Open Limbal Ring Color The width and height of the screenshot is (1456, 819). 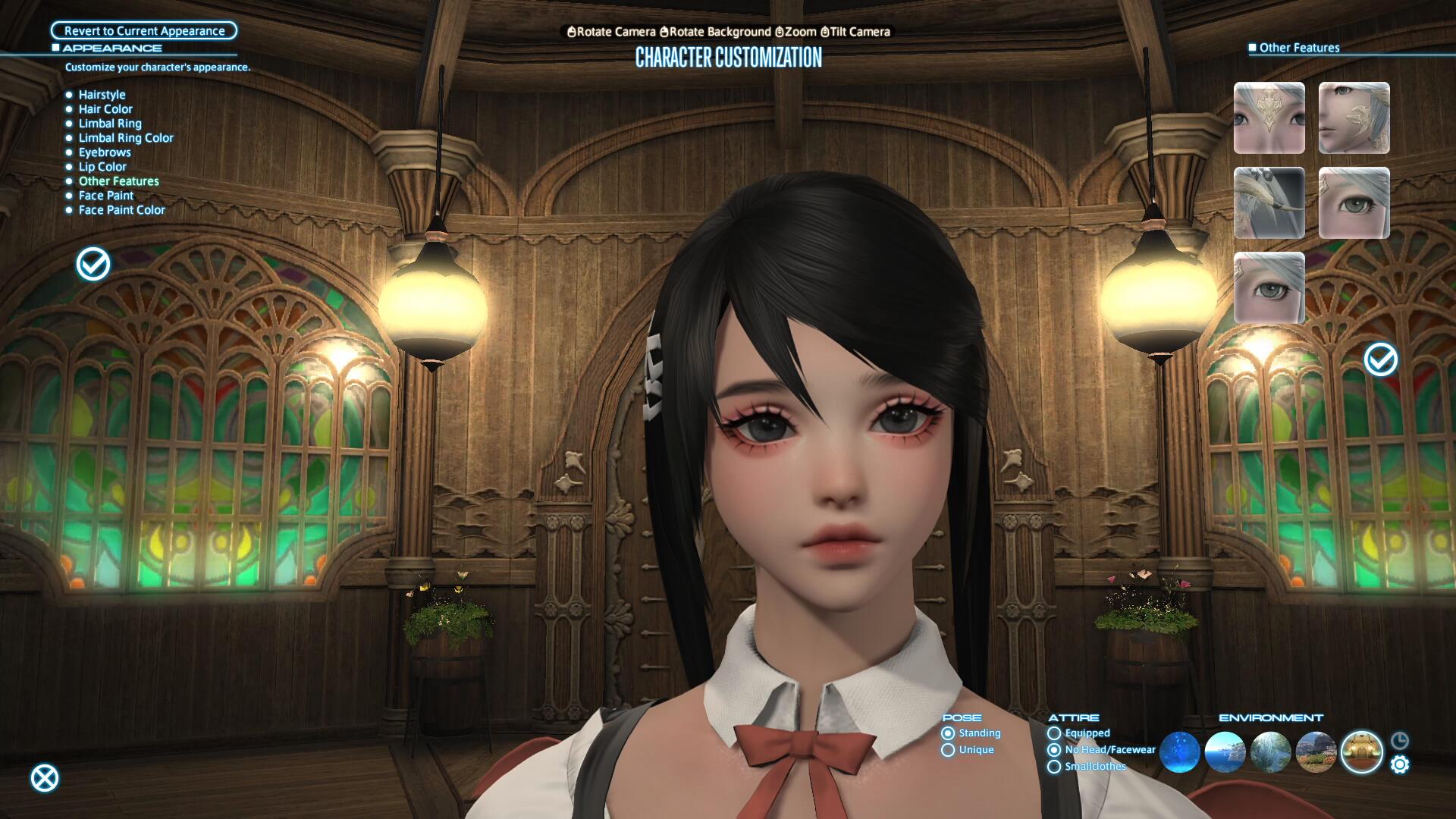[126, 138]
